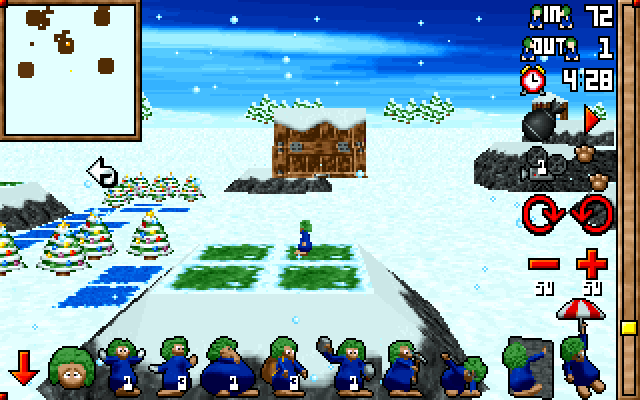Rotate camera with the counter-clockwise red arrow

[x=590, y=213]
